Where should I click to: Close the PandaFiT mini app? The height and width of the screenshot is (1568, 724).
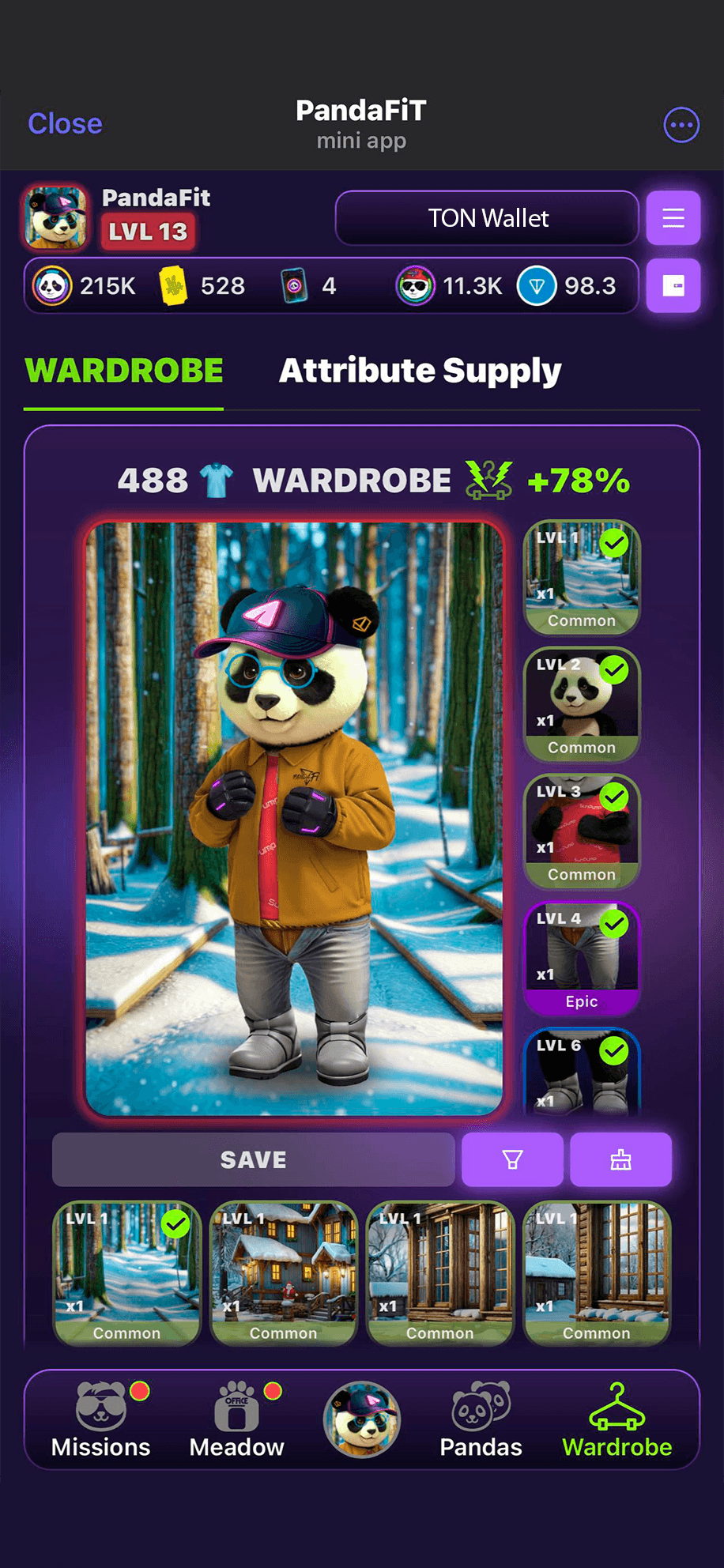click(x=65, y=124)
